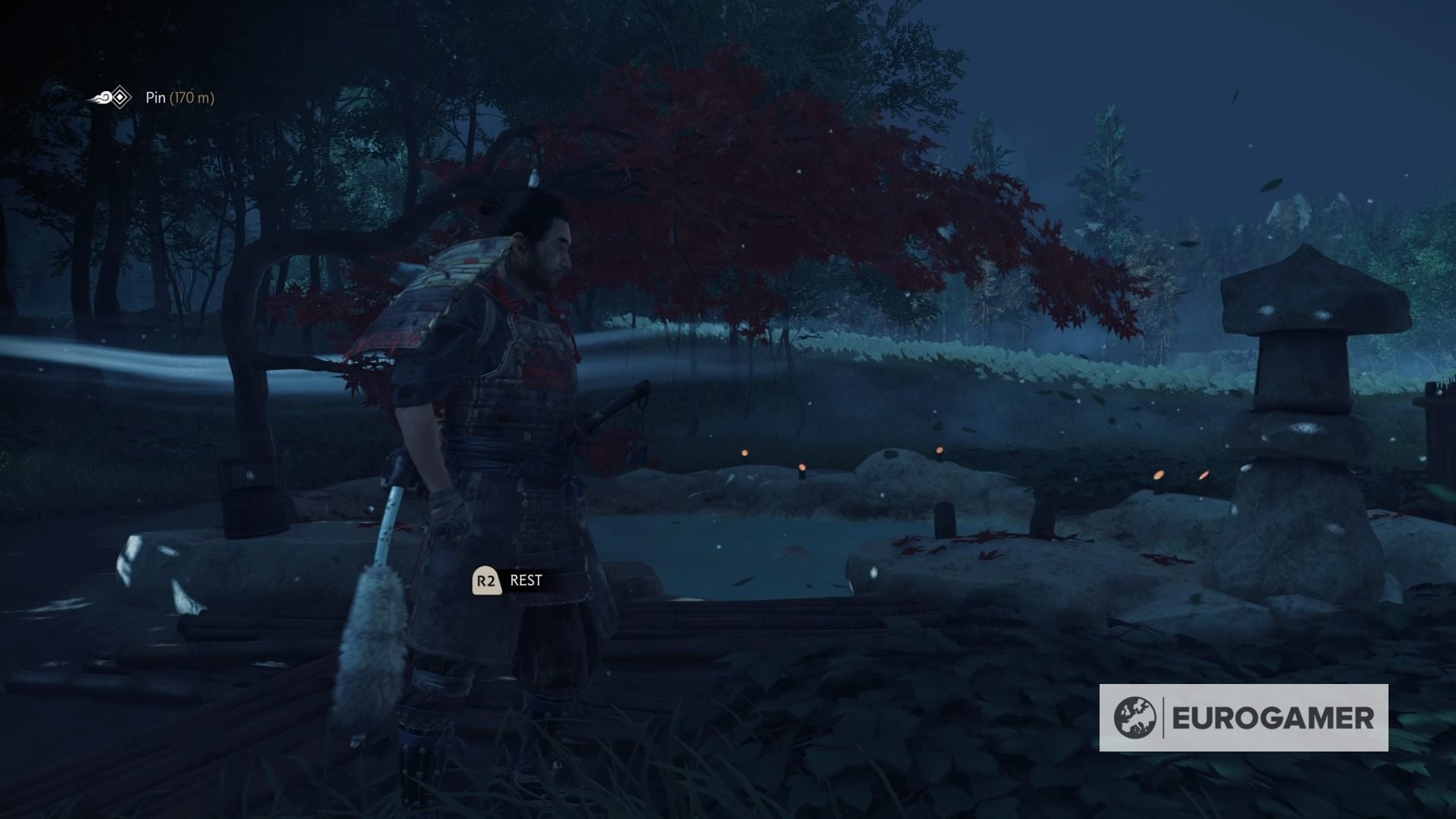Expand the REST interaction options
The width and height of the screenshot is (1456, 819).
[x=527, y=581]
